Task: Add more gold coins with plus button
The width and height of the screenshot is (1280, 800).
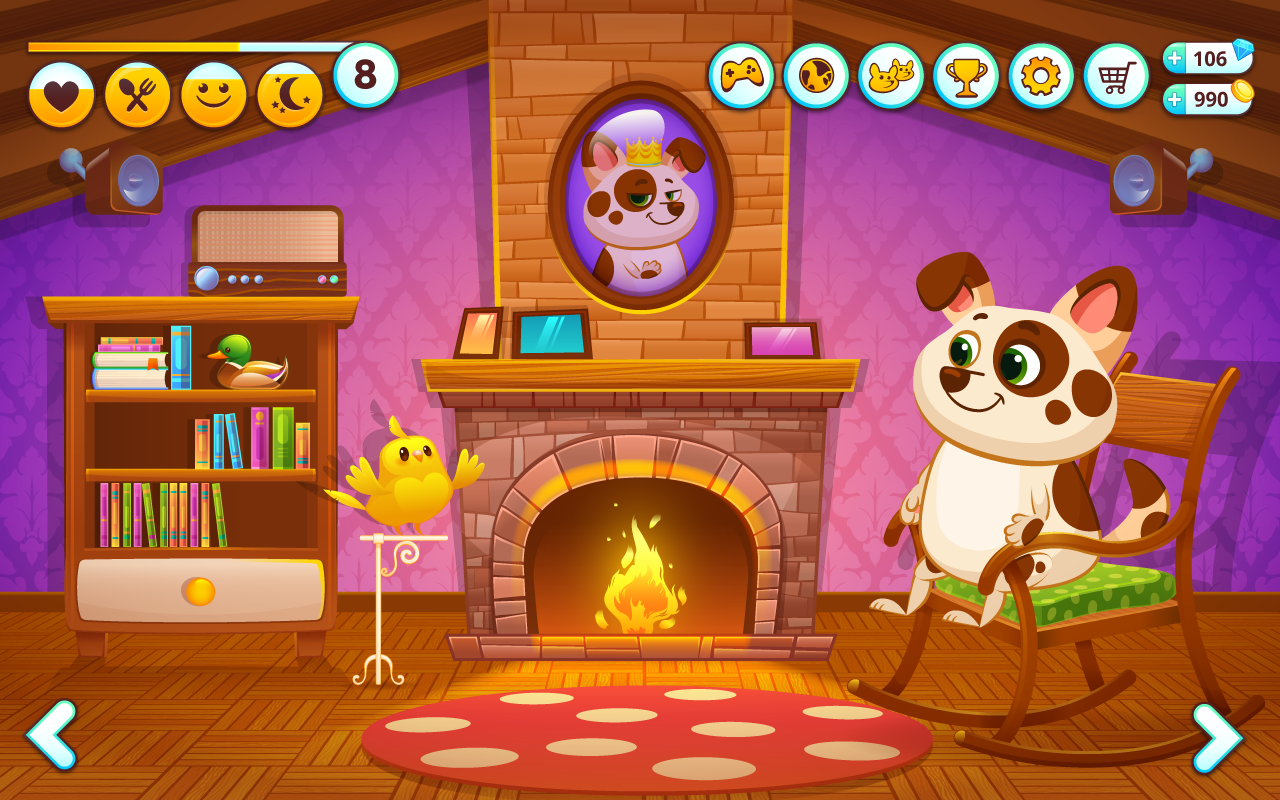Action: pos(1175,99)
